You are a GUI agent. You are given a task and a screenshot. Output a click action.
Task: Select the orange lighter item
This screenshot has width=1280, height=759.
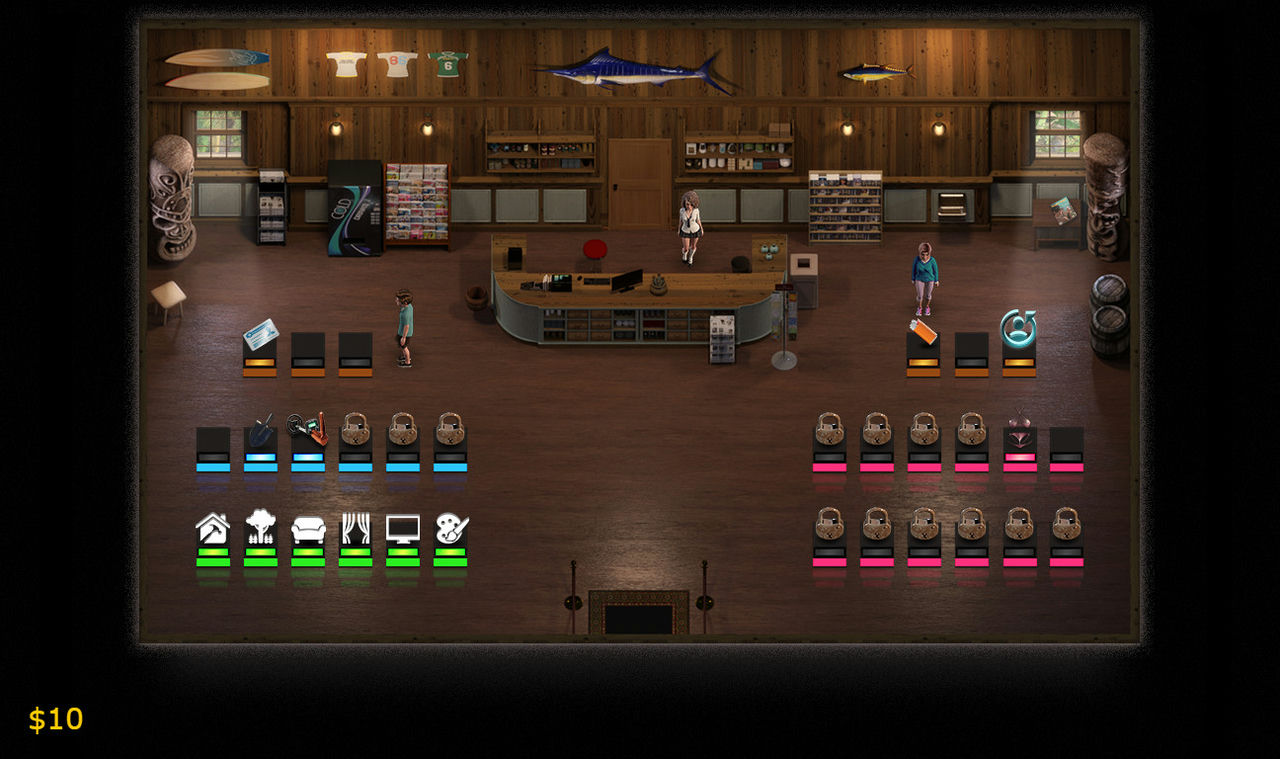[x=923, y=331]
